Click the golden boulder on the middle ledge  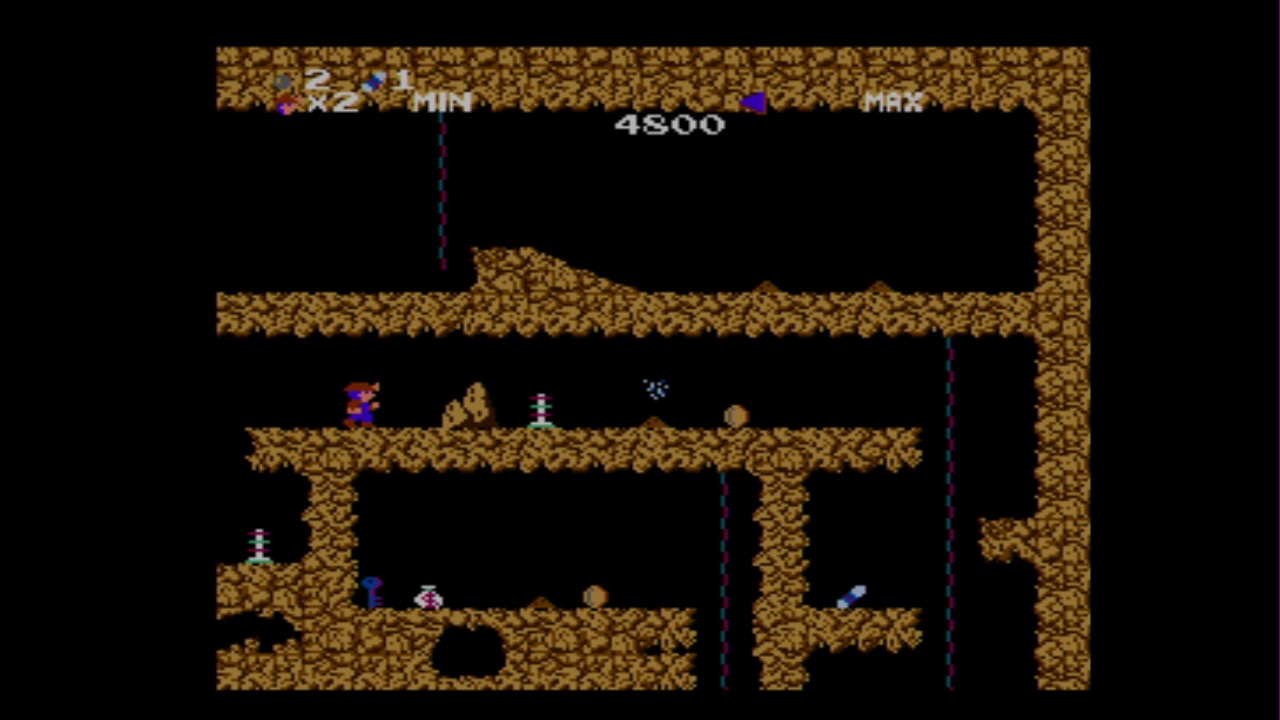click(x=735, y=414)
